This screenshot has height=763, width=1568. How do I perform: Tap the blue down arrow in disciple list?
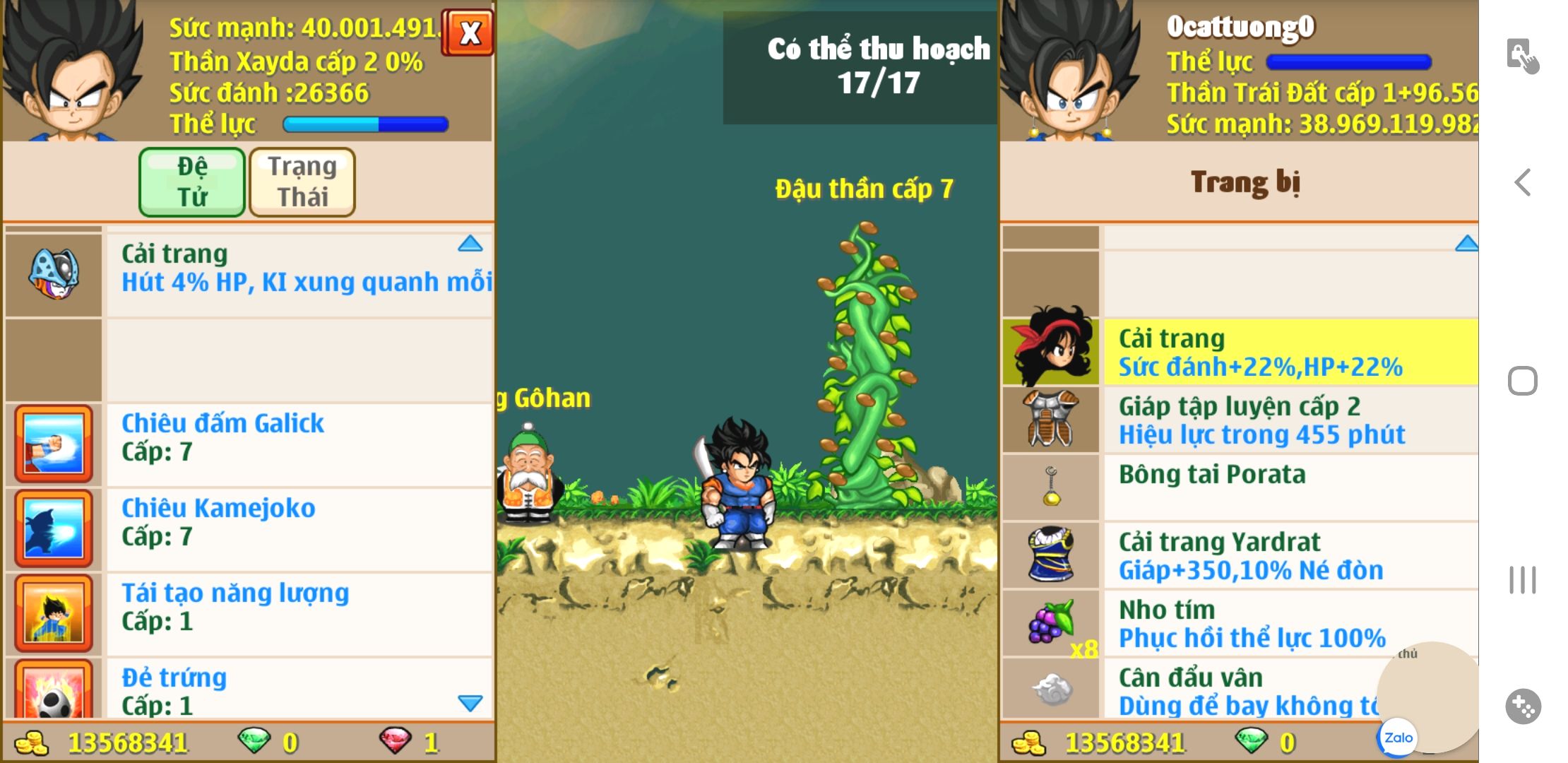[x=470, y=703]
